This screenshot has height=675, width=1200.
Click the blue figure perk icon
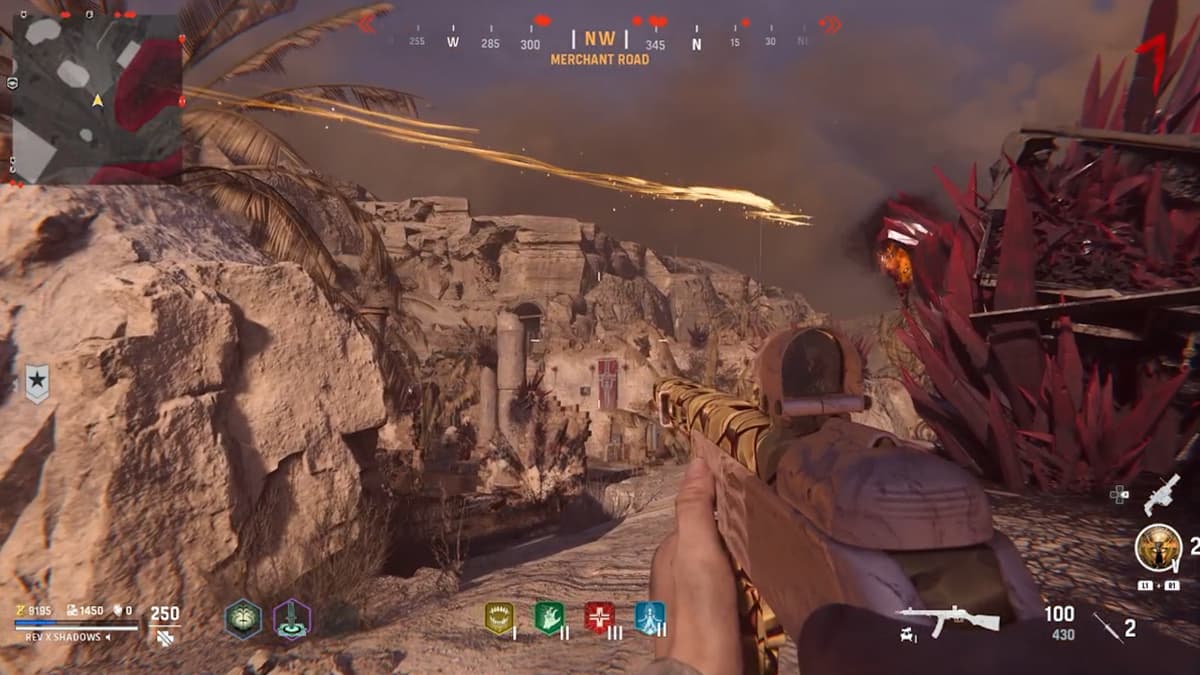649,618
